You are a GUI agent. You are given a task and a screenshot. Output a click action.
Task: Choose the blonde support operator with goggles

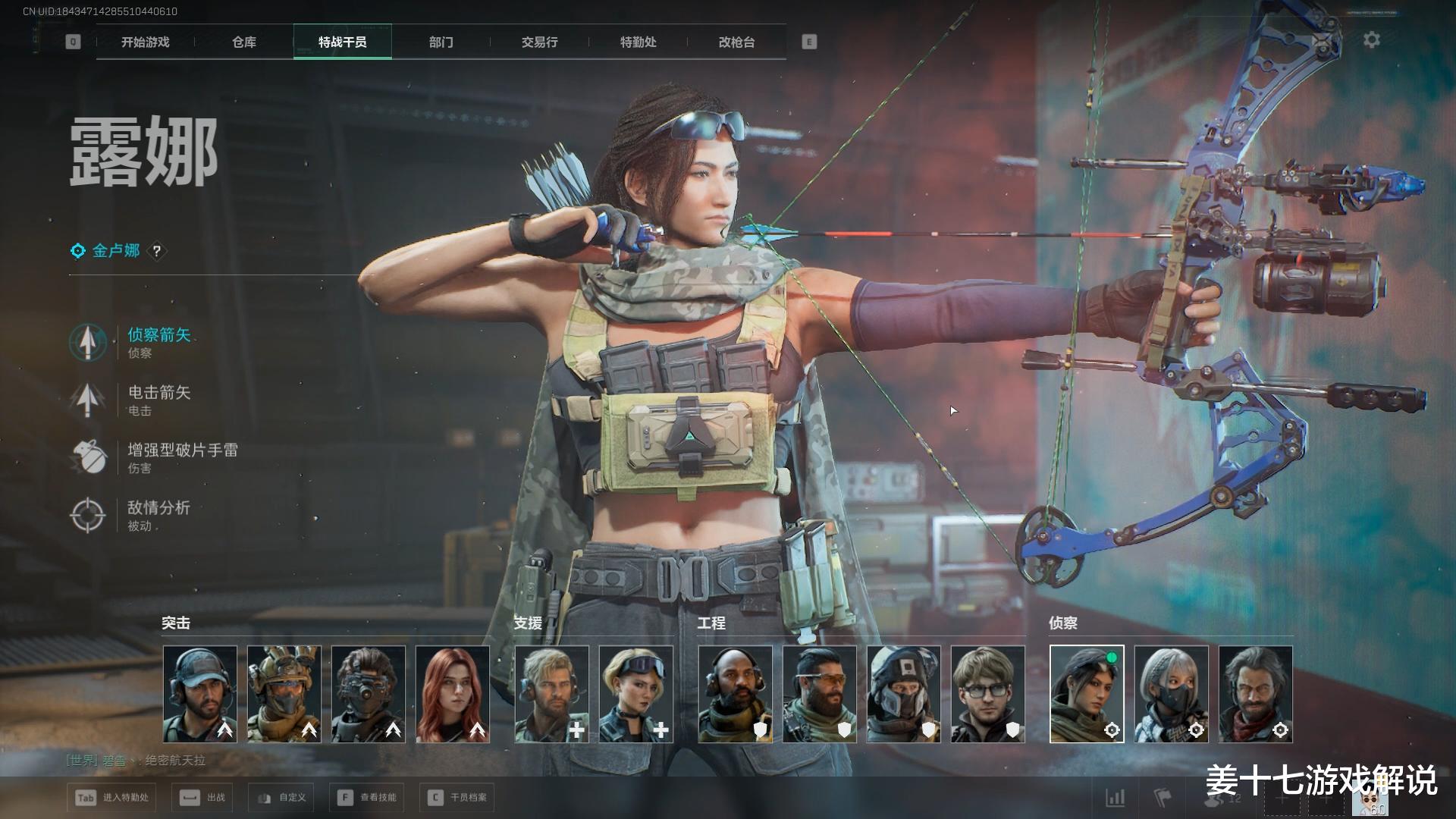[x=636, y=694]
